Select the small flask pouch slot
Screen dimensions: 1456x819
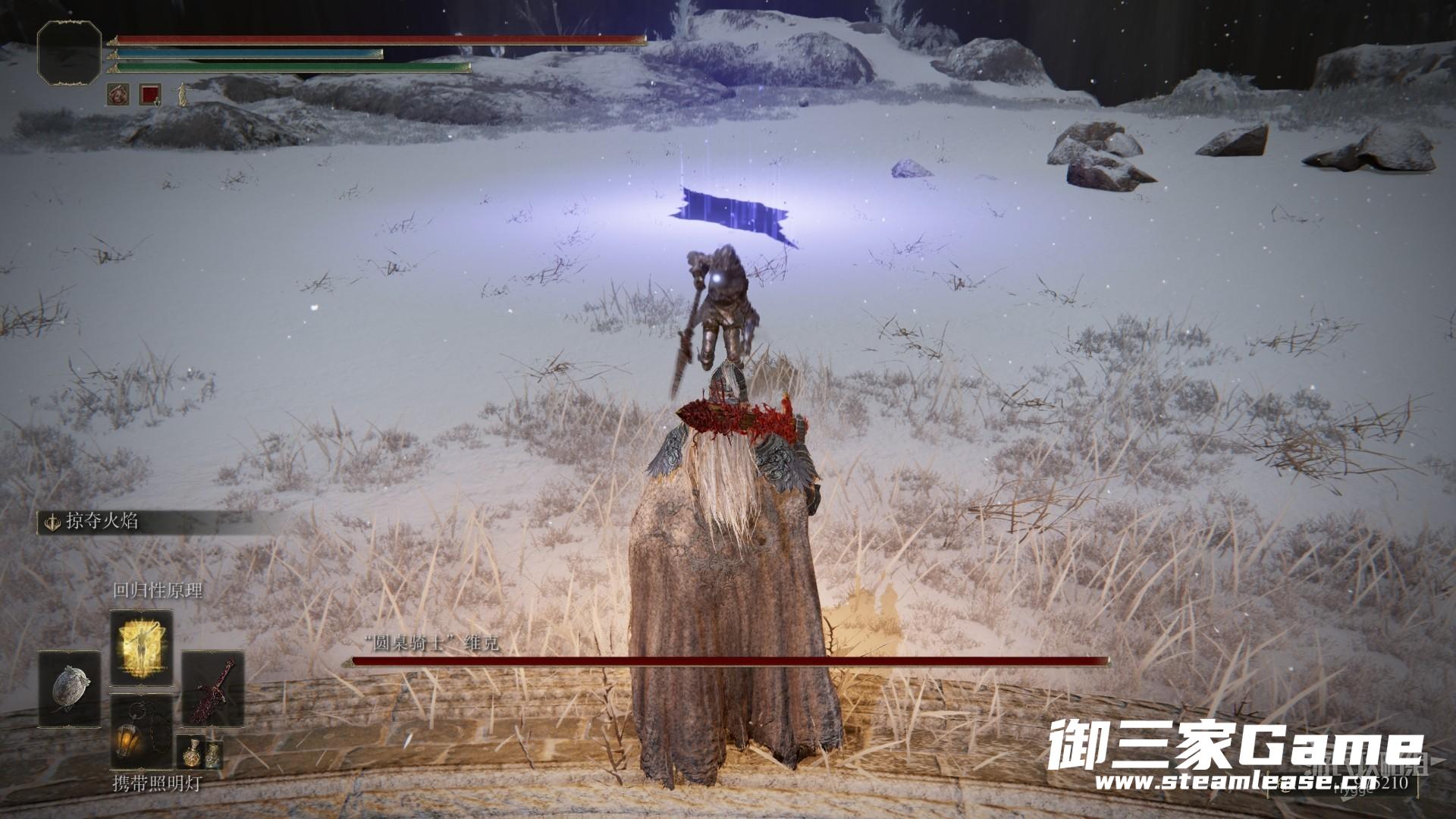(x=199, y=752)
